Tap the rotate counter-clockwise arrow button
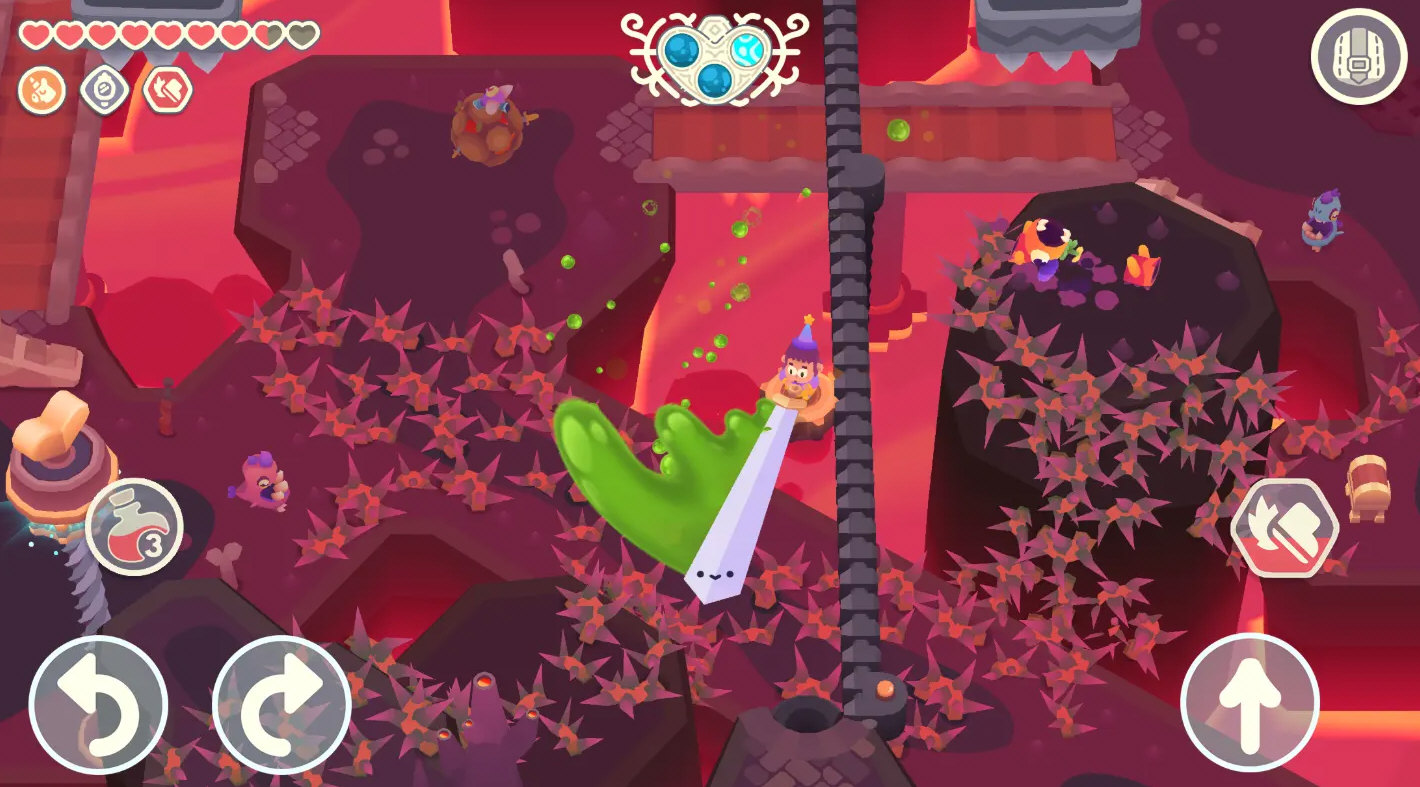The height and width of the screenshot is (787, 1420). 98,704
